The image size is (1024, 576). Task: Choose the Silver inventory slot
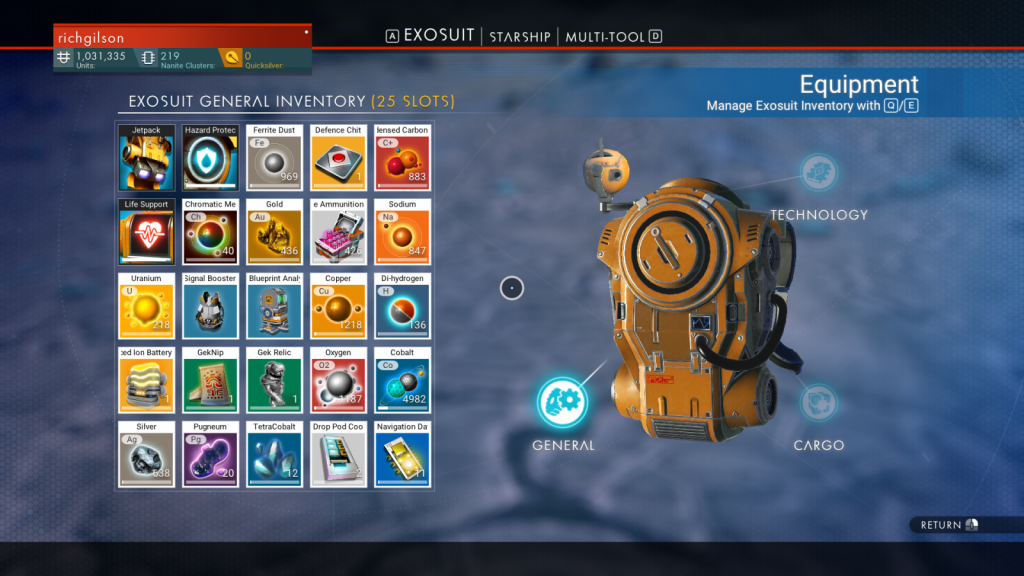147,454
